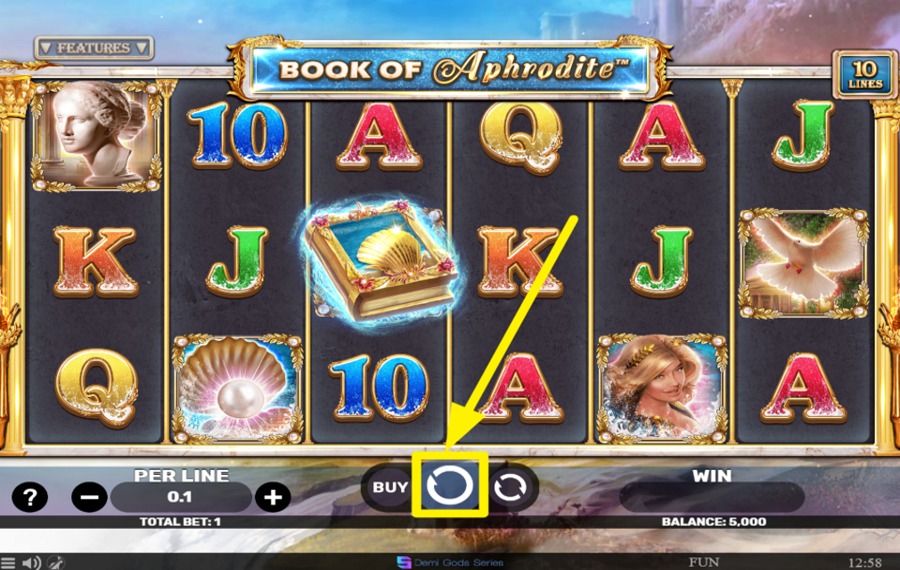Open the help question mark
This screenshot has height=570, width=900.
tap(29, 496)
